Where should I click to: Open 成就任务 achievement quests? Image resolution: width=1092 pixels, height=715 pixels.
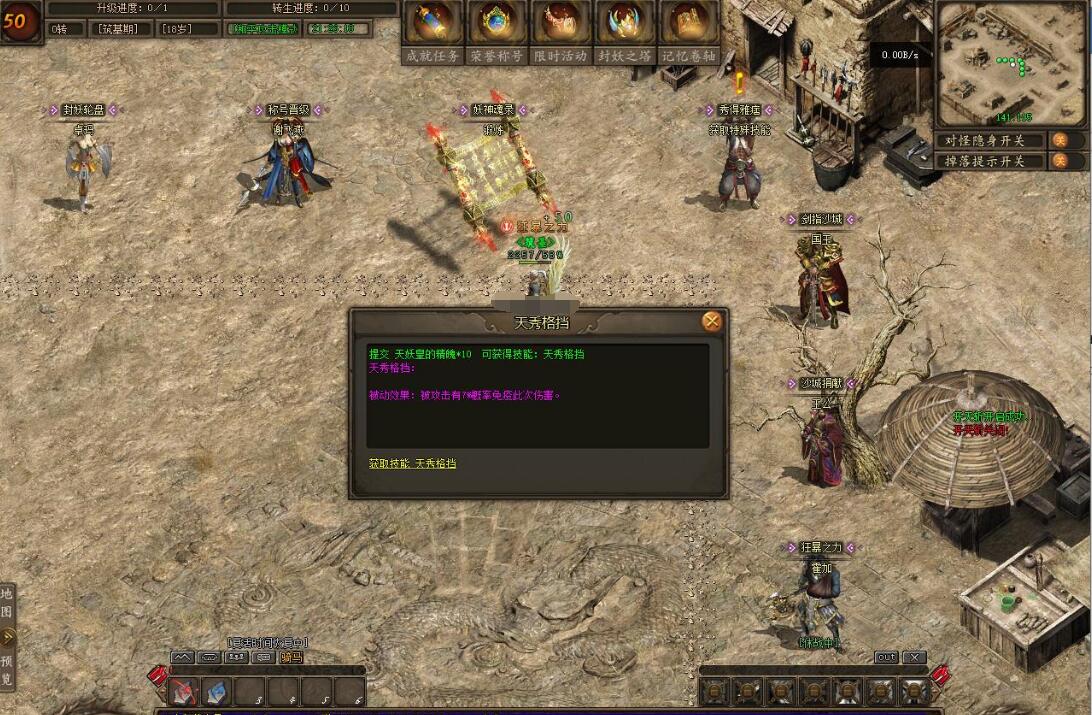[433, 31]
